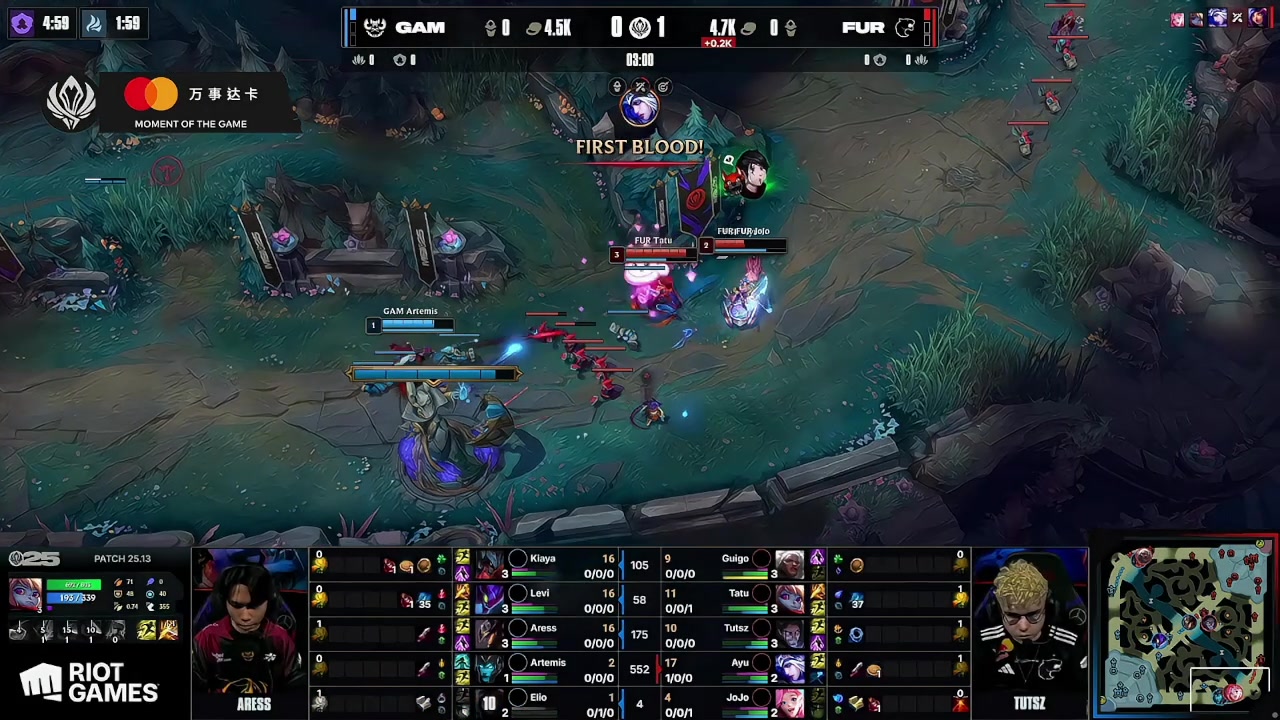The image size is (1280, 720).
Task: Choose Artemis's champion portrait on scoreboard
Action: pos(490,669)
